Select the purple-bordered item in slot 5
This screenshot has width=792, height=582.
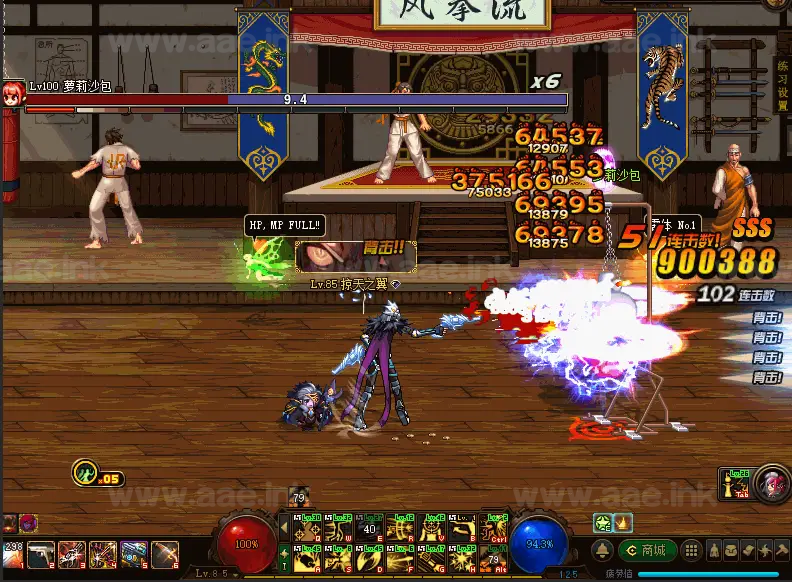(x=134, y=554)
